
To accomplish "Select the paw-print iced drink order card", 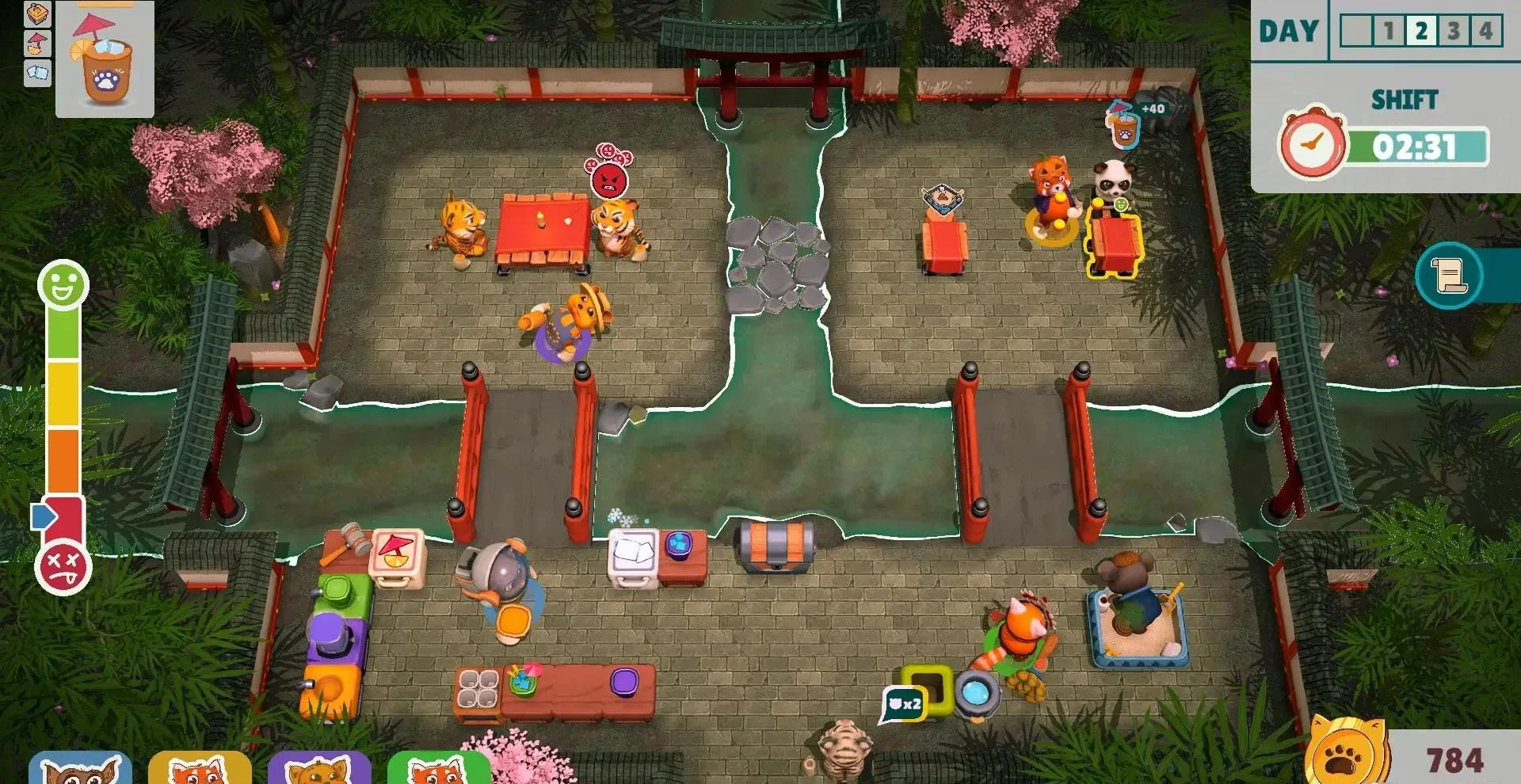I will [105, 59].
